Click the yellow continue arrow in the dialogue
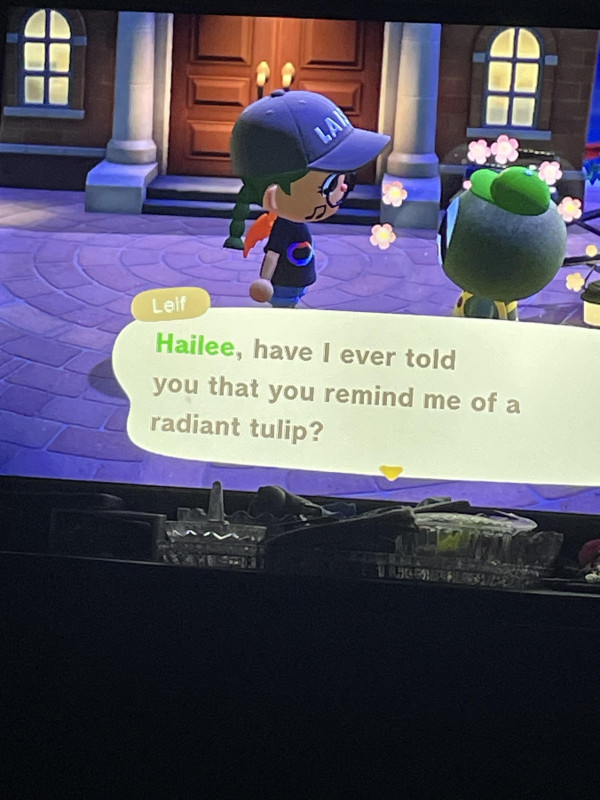The image size is (600, 800). pos(391,472)
